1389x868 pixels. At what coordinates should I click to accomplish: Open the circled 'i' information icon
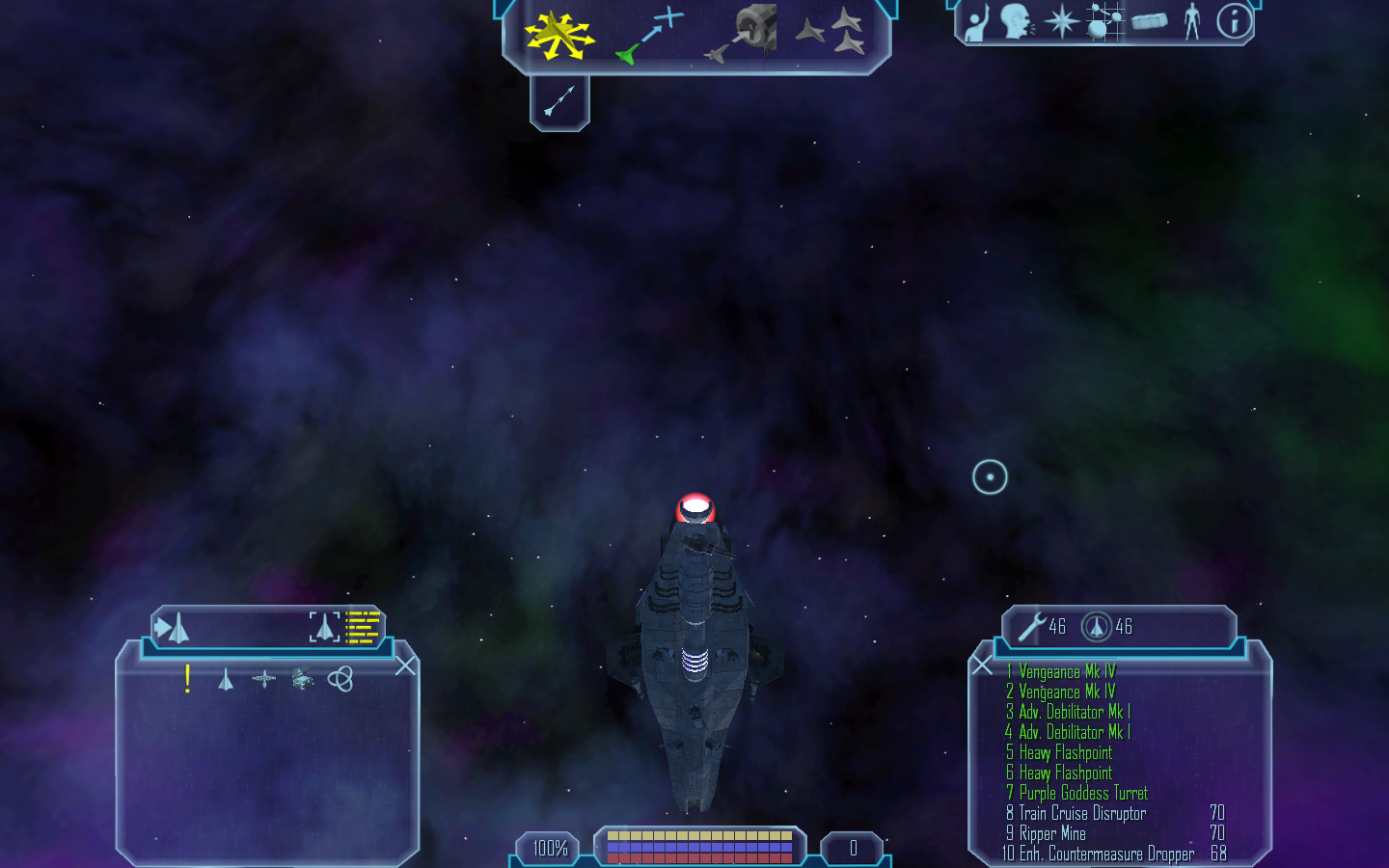(x=1234, y=21)
